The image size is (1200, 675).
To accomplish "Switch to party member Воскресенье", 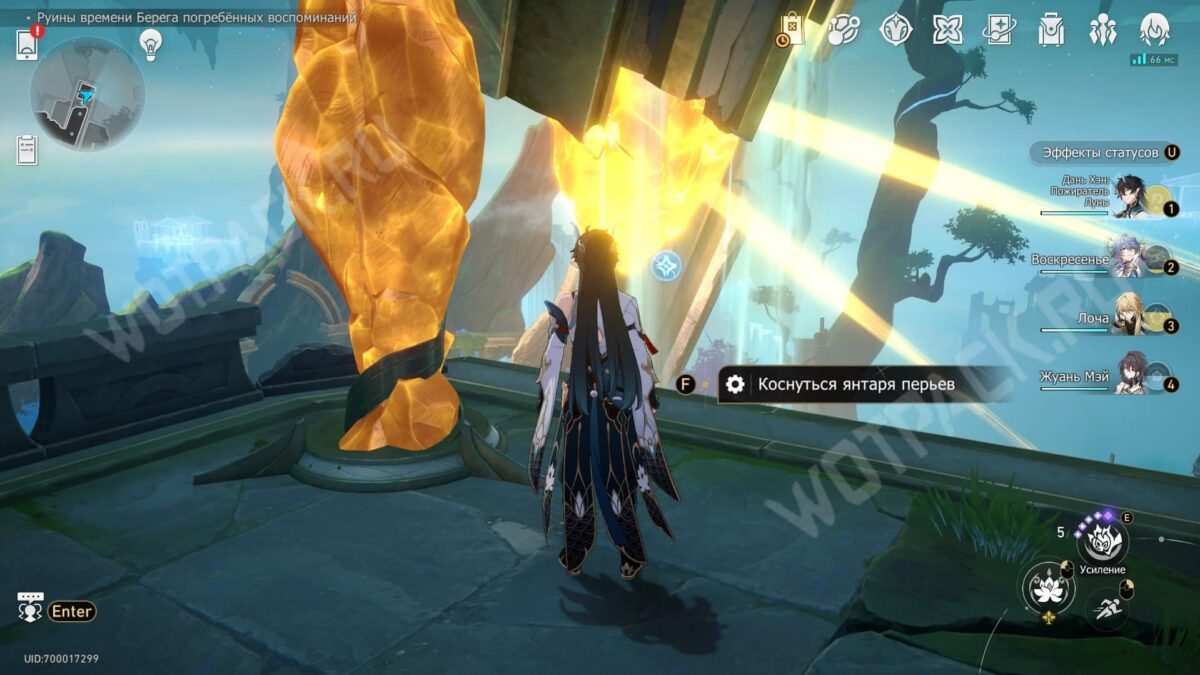I will [x=1130, y=260].
